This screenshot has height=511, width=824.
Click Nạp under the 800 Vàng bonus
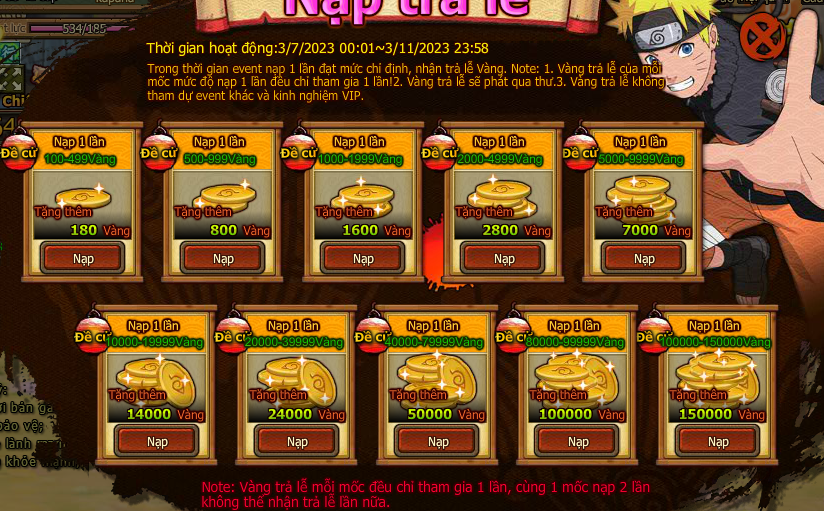click(x=223, y=258)
